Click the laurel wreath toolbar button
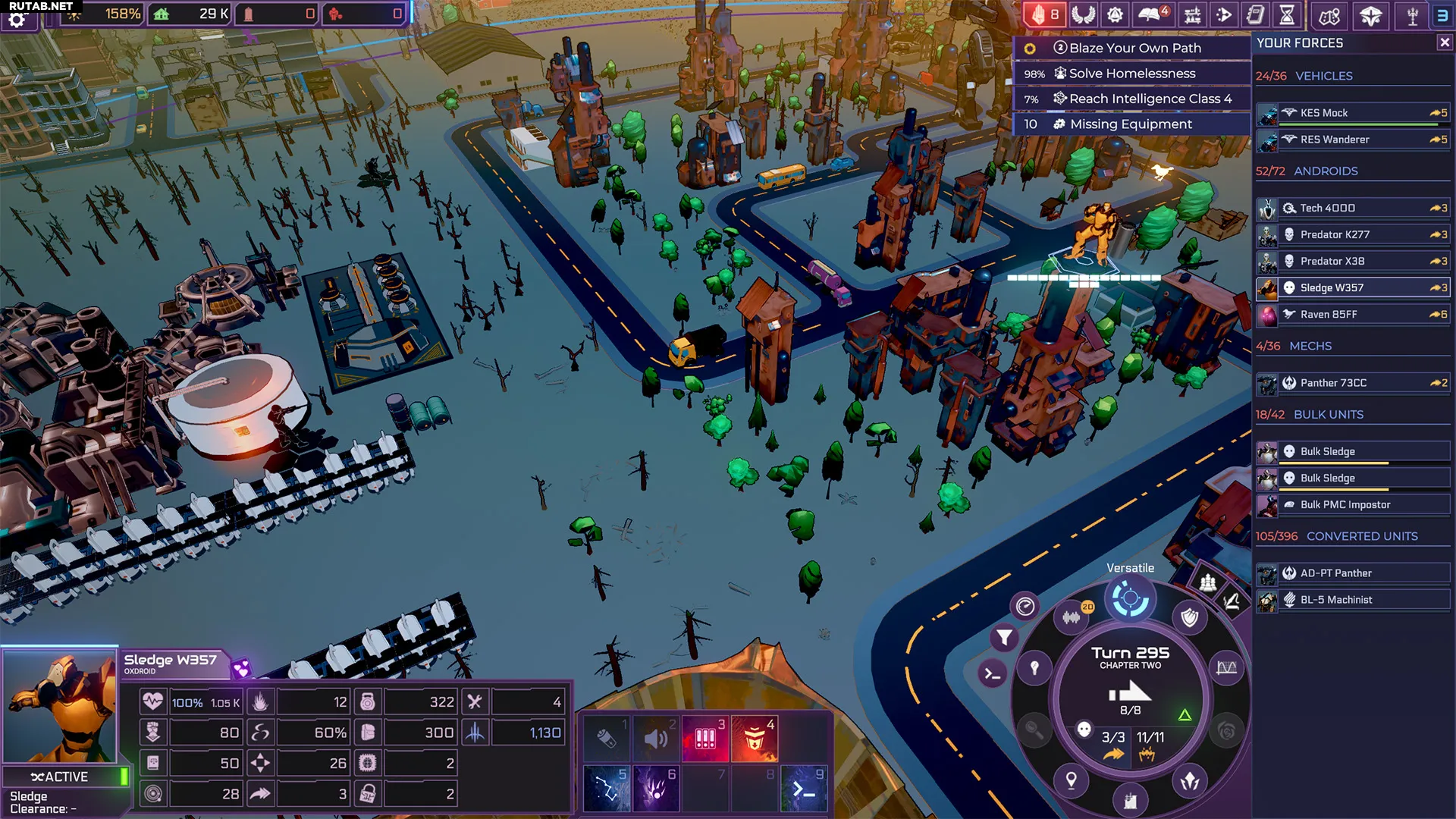 (1084, 15)
